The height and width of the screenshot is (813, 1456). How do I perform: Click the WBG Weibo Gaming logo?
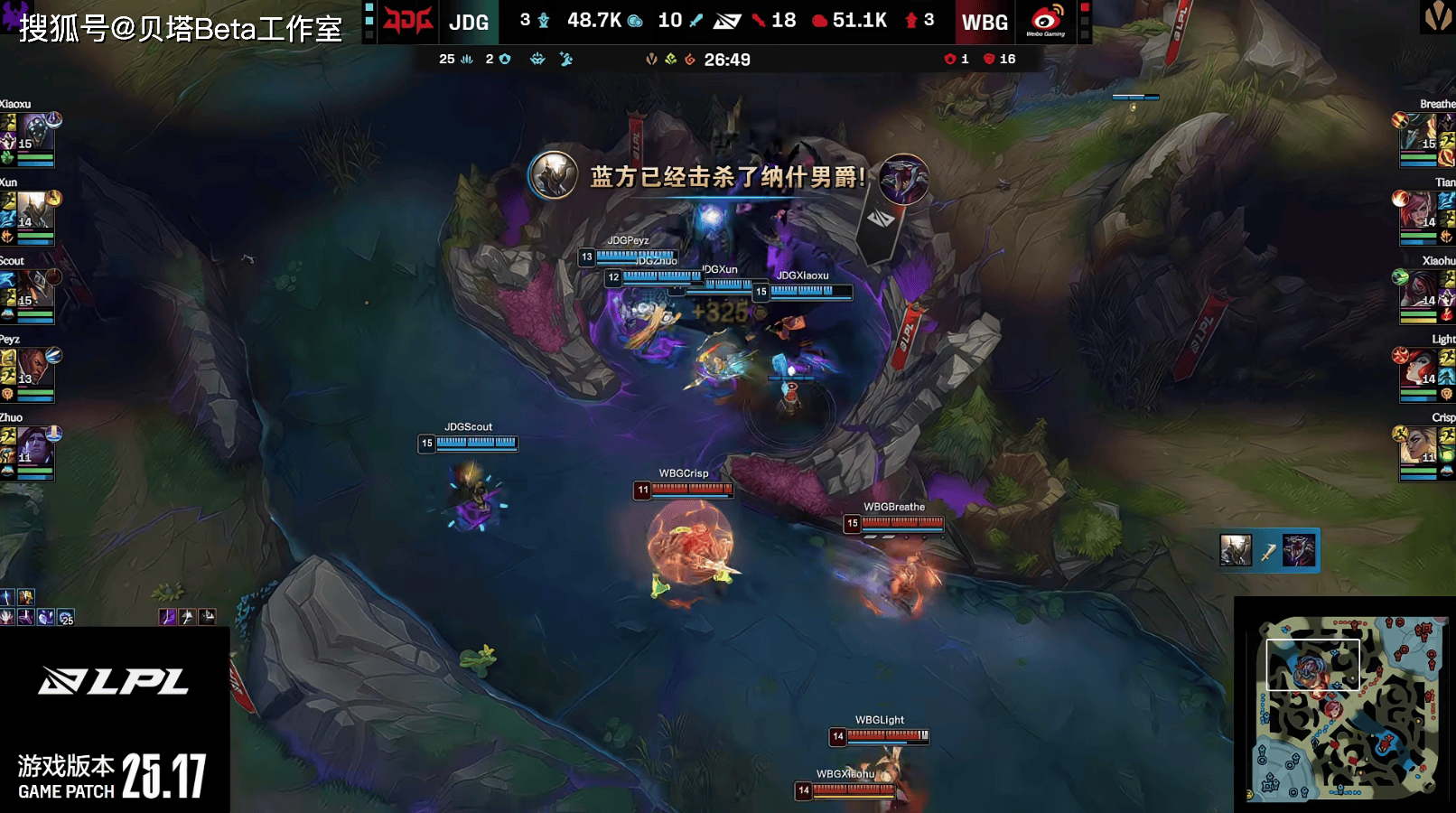click(1046, 22)
